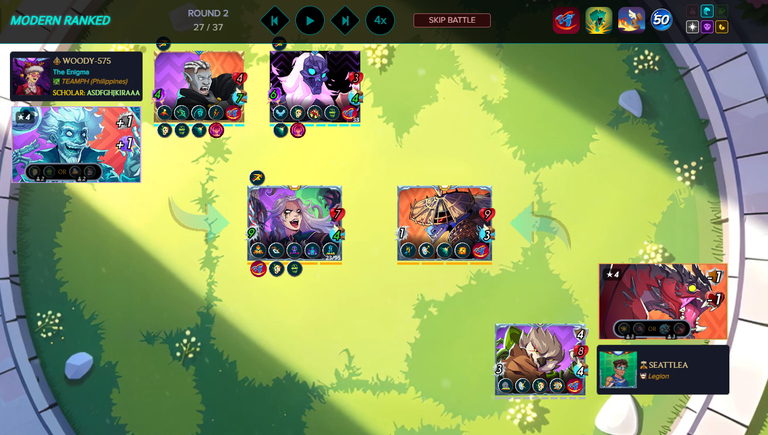Open the SEATTLEA player panel
768x435 pixels.
pos(662,369)
